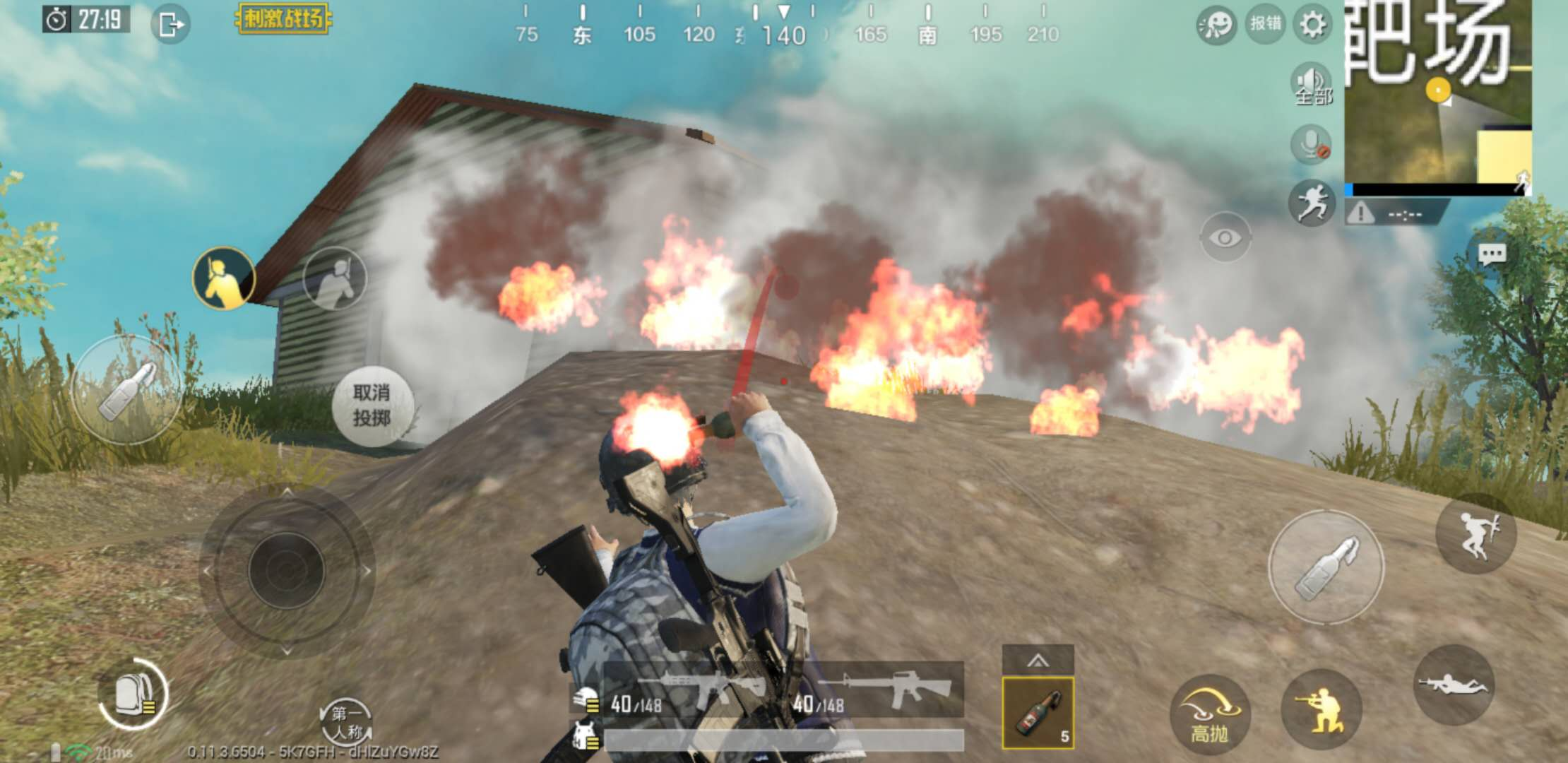Go prone with the lying soldier button
The image size is (1568, 763).
click(1454, 684)
